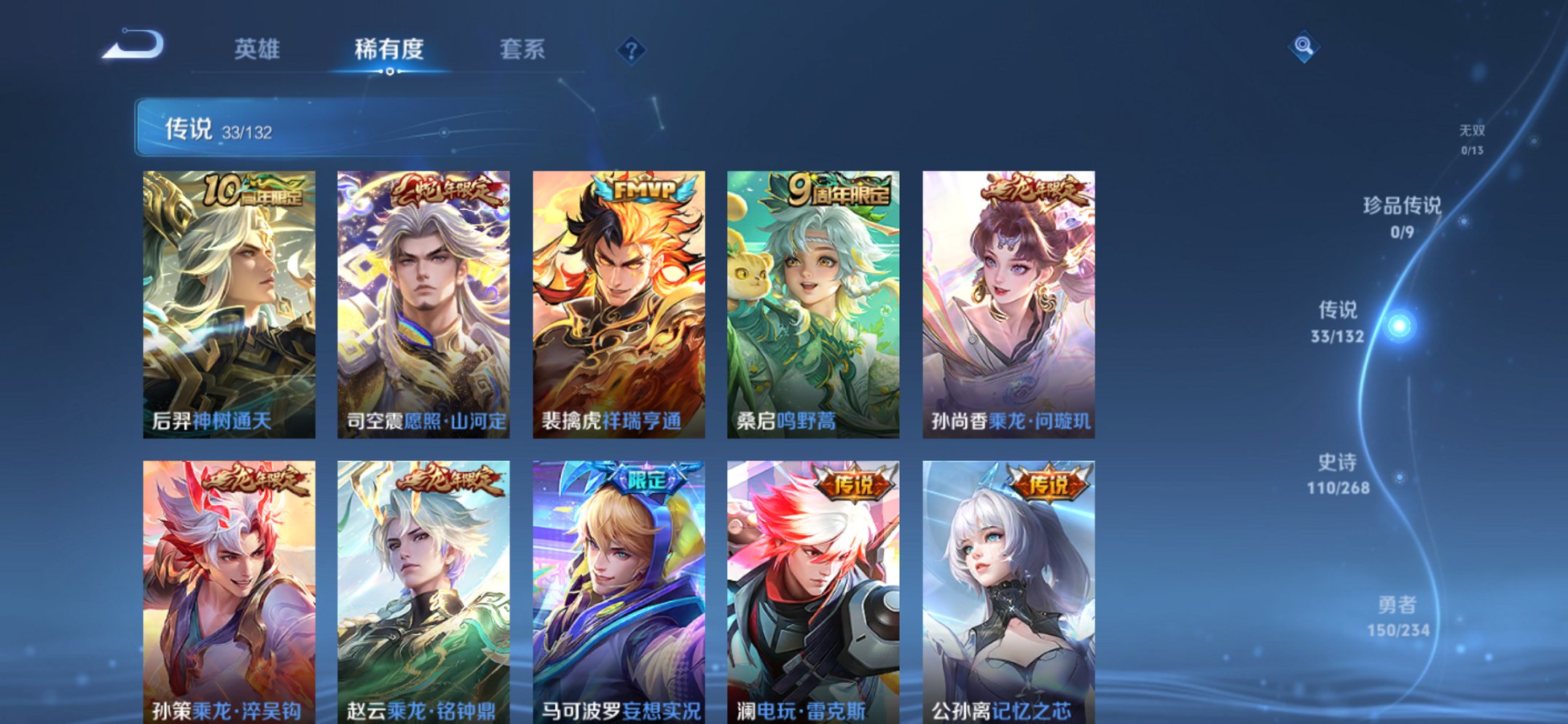Switch to the 英雄 tab
The image size is (1568, 724).
[256, 50]
